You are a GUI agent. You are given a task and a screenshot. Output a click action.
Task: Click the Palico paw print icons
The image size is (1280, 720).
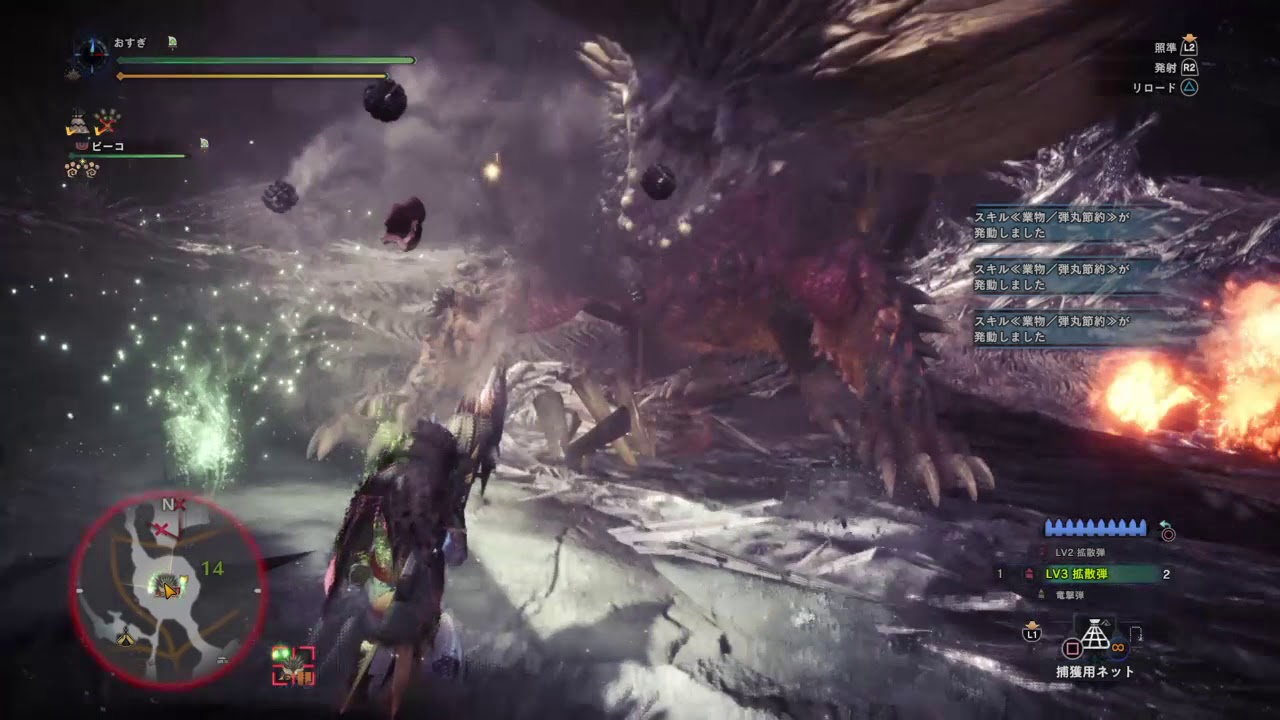pos(81,168)
